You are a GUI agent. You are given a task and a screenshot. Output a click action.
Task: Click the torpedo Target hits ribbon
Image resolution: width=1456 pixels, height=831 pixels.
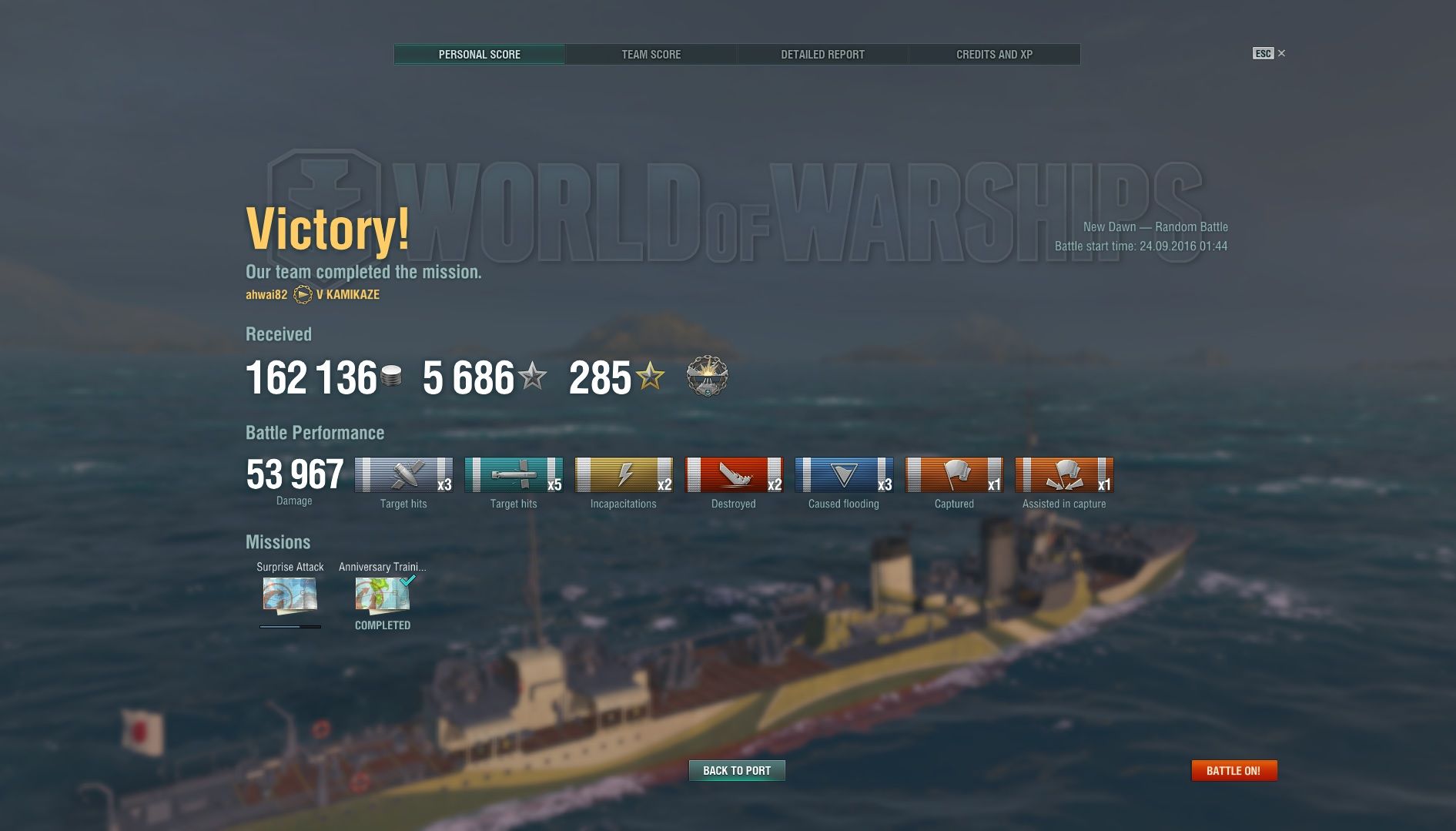point(514,475)
